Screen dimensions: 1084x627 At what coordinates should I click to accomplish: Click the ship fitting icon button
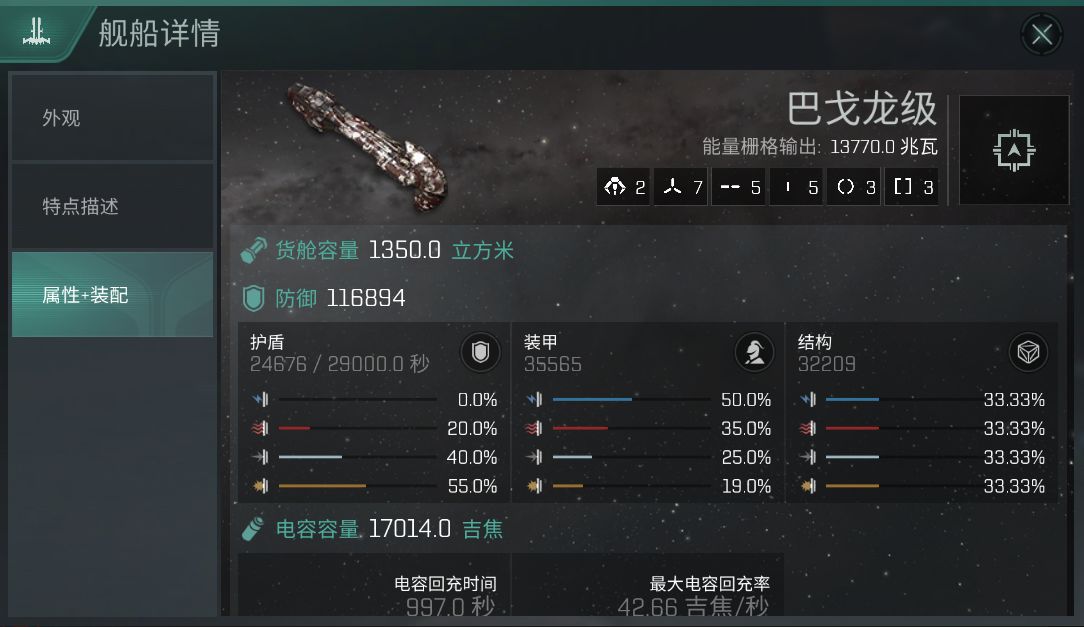click(x=1014, y=150)
